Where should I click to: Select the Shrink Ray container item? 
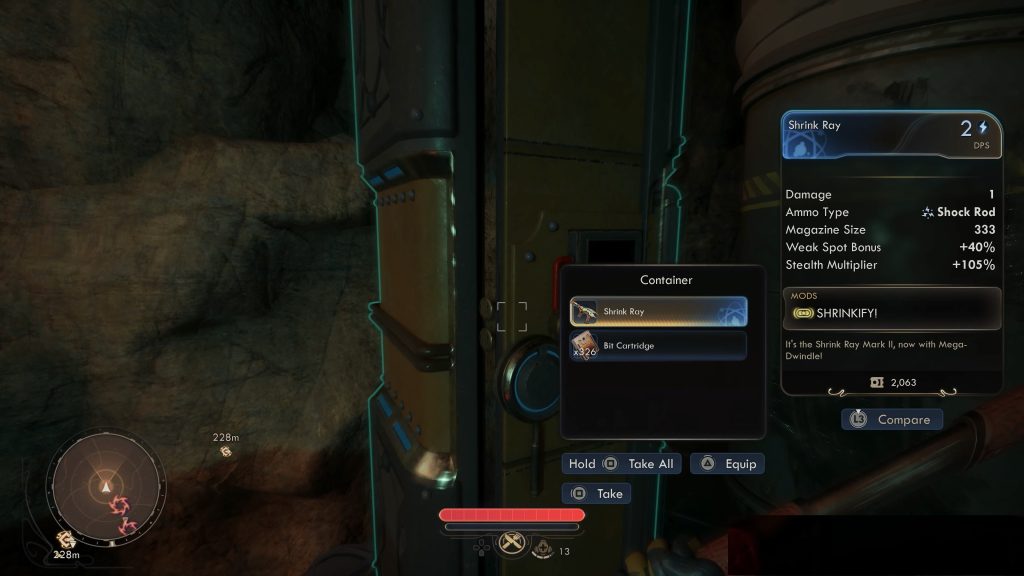coord(658,312)
